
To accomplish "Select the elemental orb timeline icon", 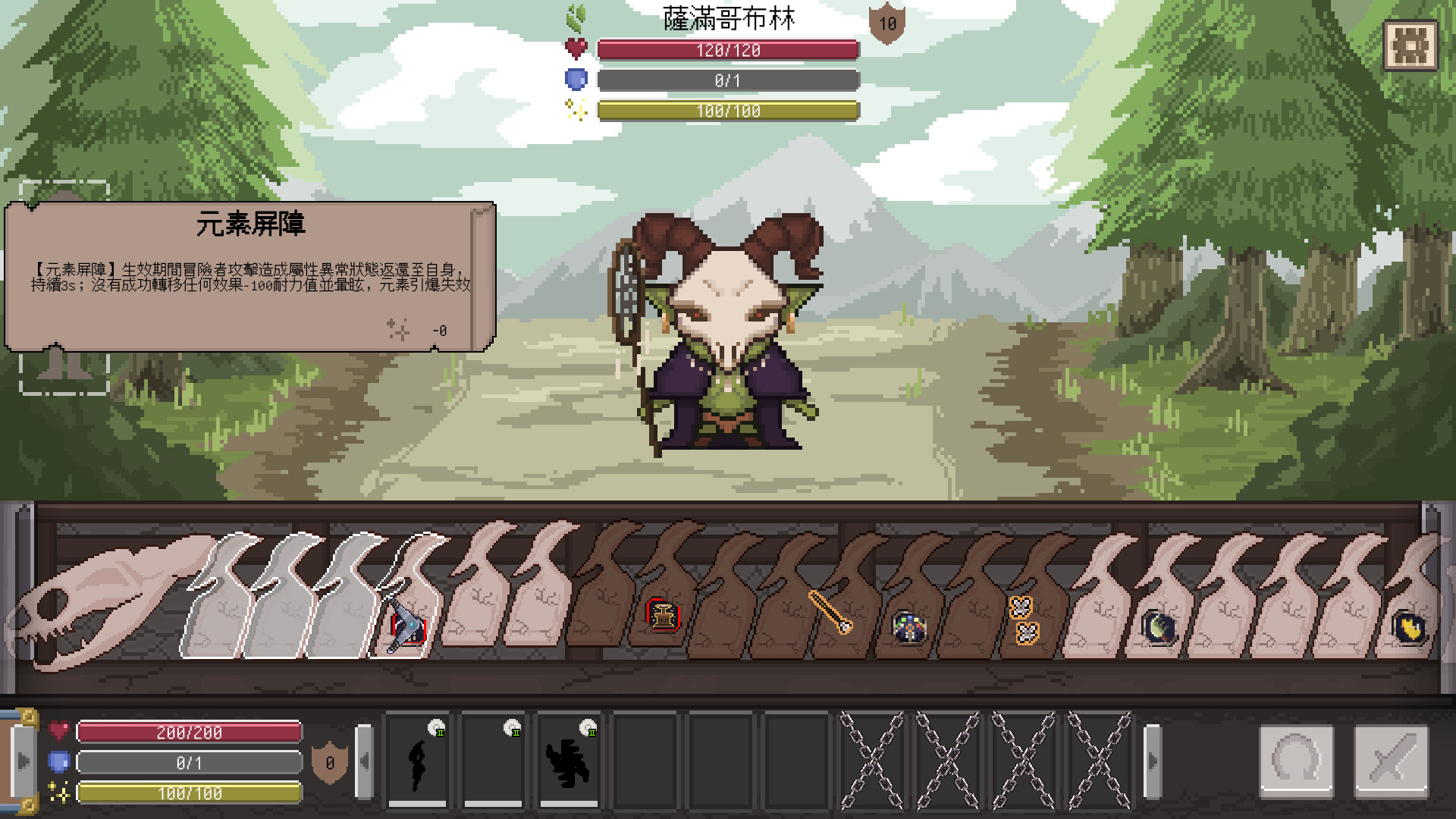I will [x=908, y=627].
